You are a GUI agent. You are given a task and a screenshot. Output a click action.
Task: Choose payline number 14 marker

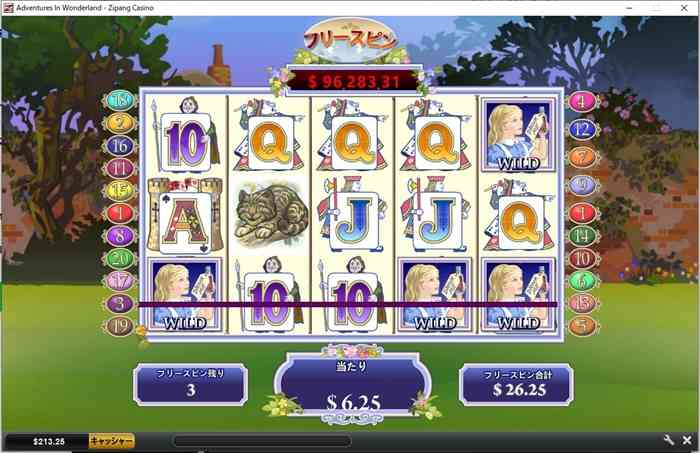pyautogui.click(x=582, y=236)
